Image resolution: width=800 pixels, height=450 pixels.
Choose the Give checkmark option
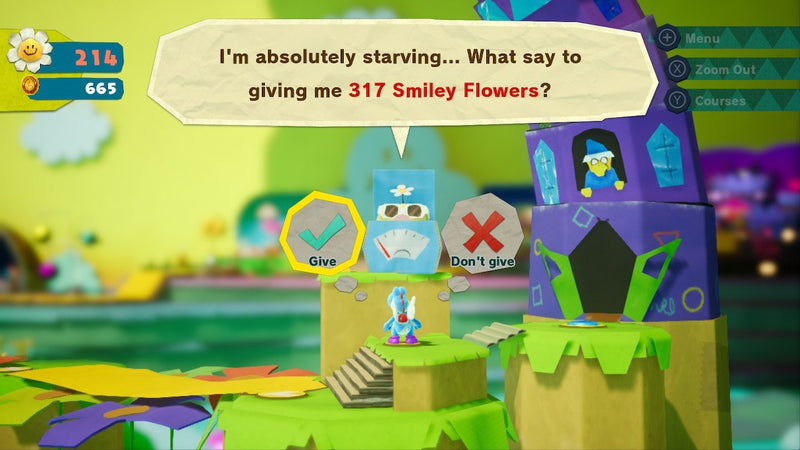point(322,233)
